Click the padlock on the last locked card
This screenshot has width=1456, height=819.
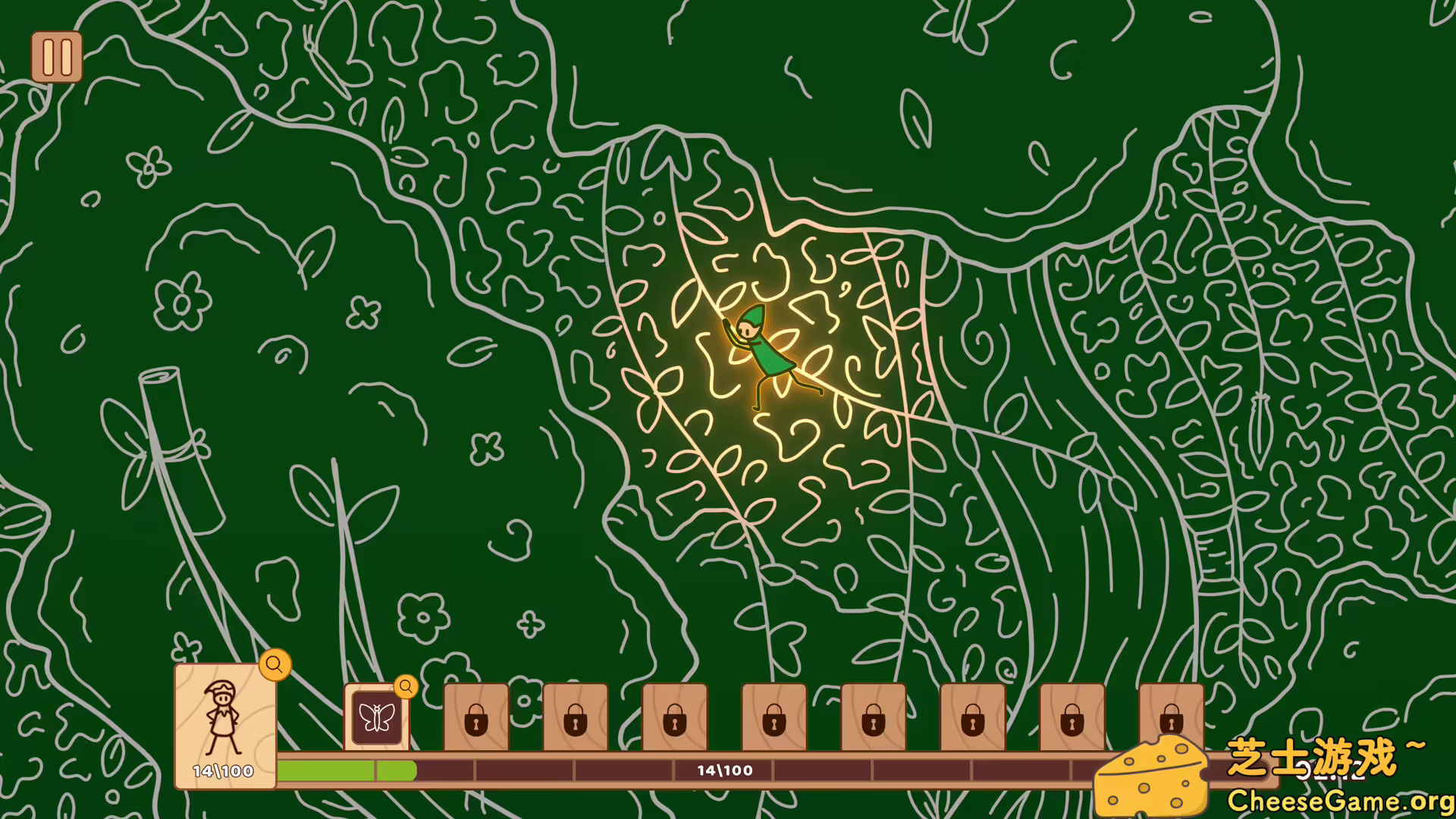[x=1171, y=722]
